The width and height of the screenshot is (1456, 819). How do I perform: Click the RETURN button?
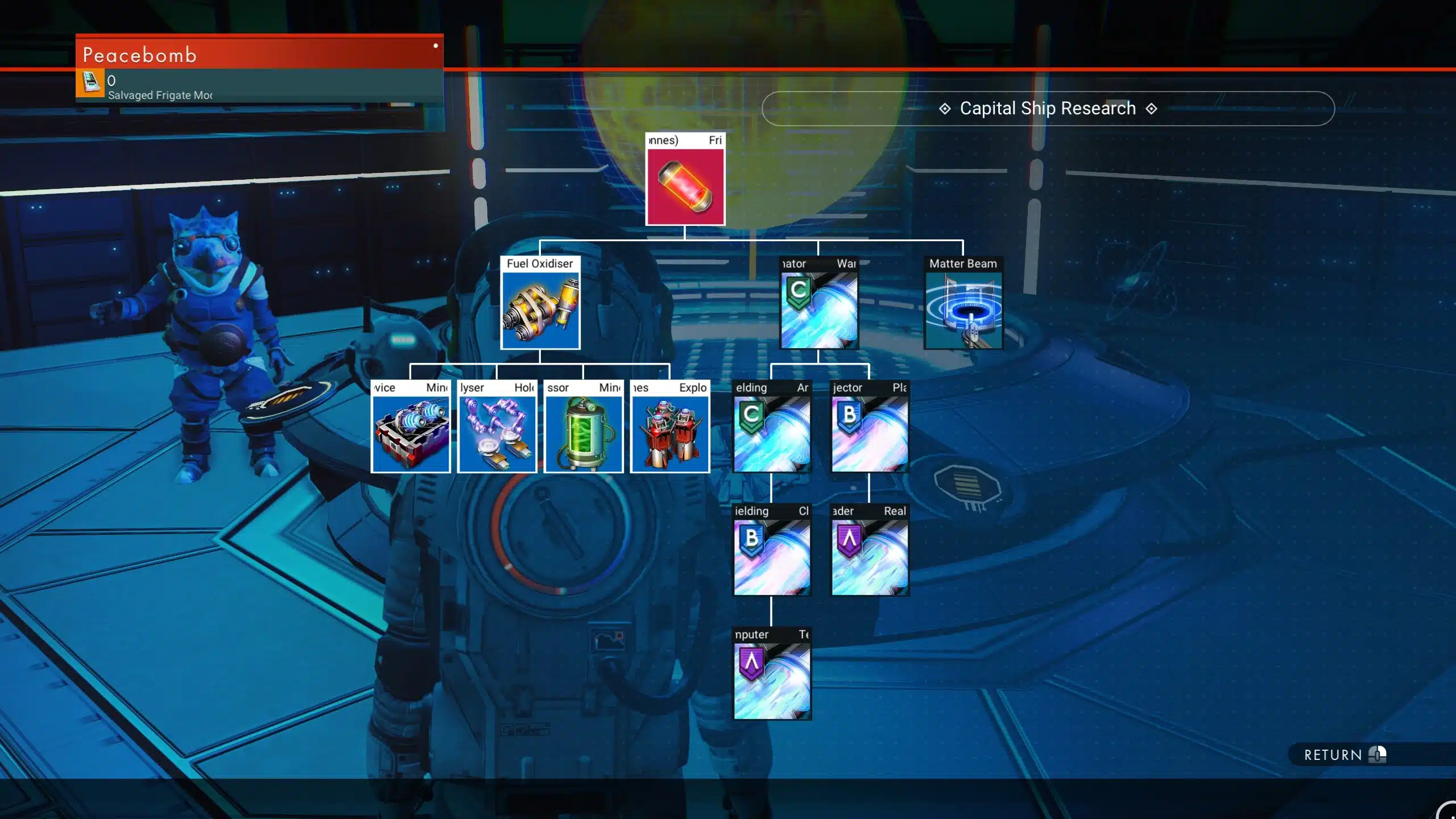point(1333,755)
